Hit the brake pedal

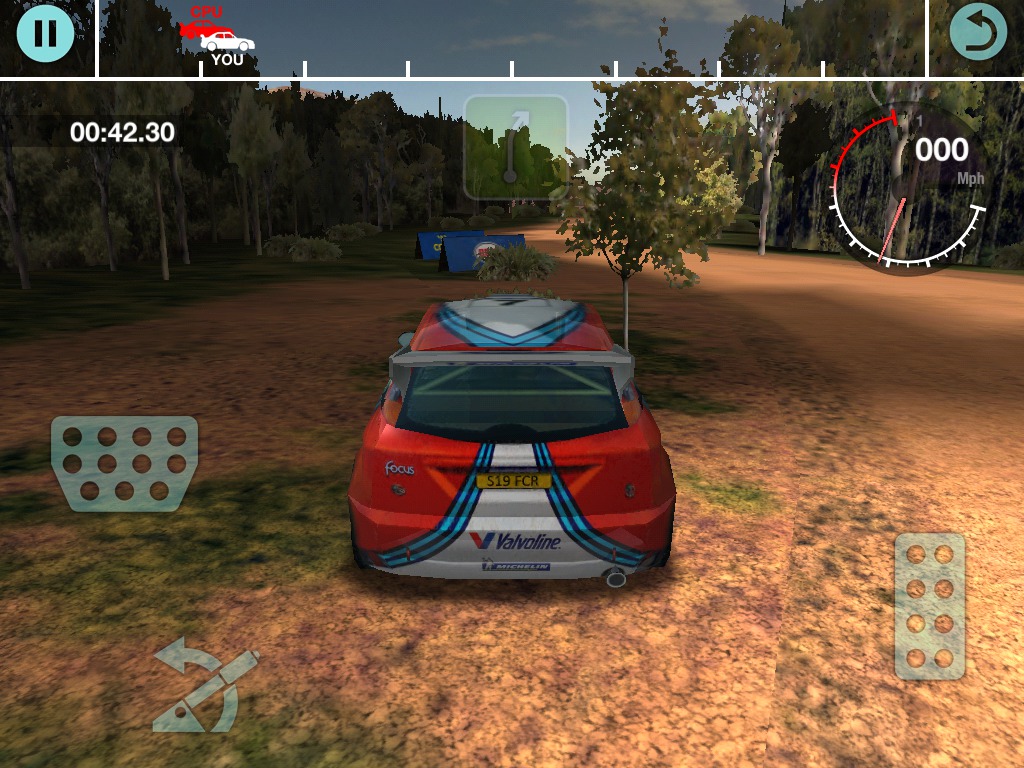(x=125, y=463)
